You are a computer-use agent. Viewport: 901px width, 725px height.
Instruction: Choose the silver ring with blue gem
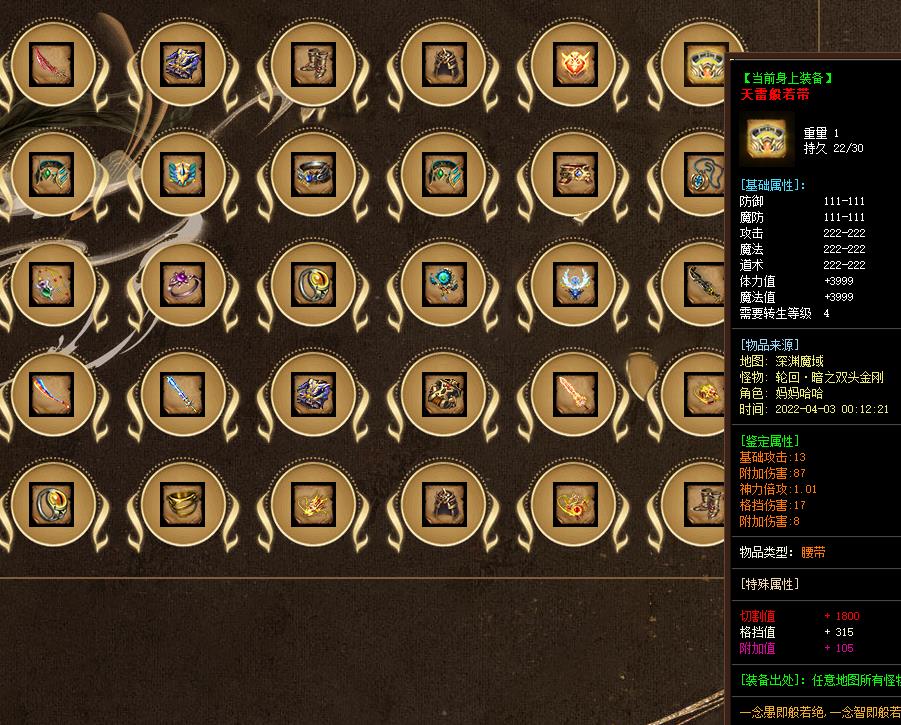coord(312,174)
